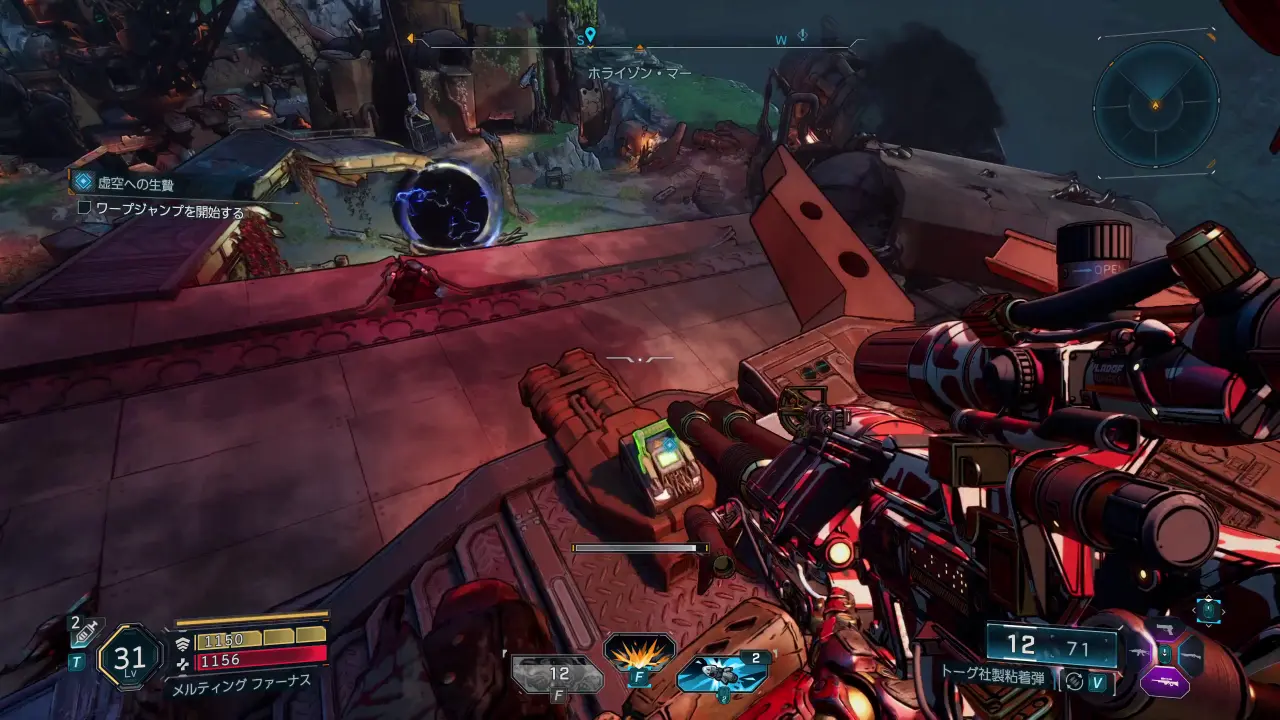Image resolution: width=1280 pixels, height=720 pixels.
Task: Toggle the weapon mode swap icon
Action: pos(1075,681)
